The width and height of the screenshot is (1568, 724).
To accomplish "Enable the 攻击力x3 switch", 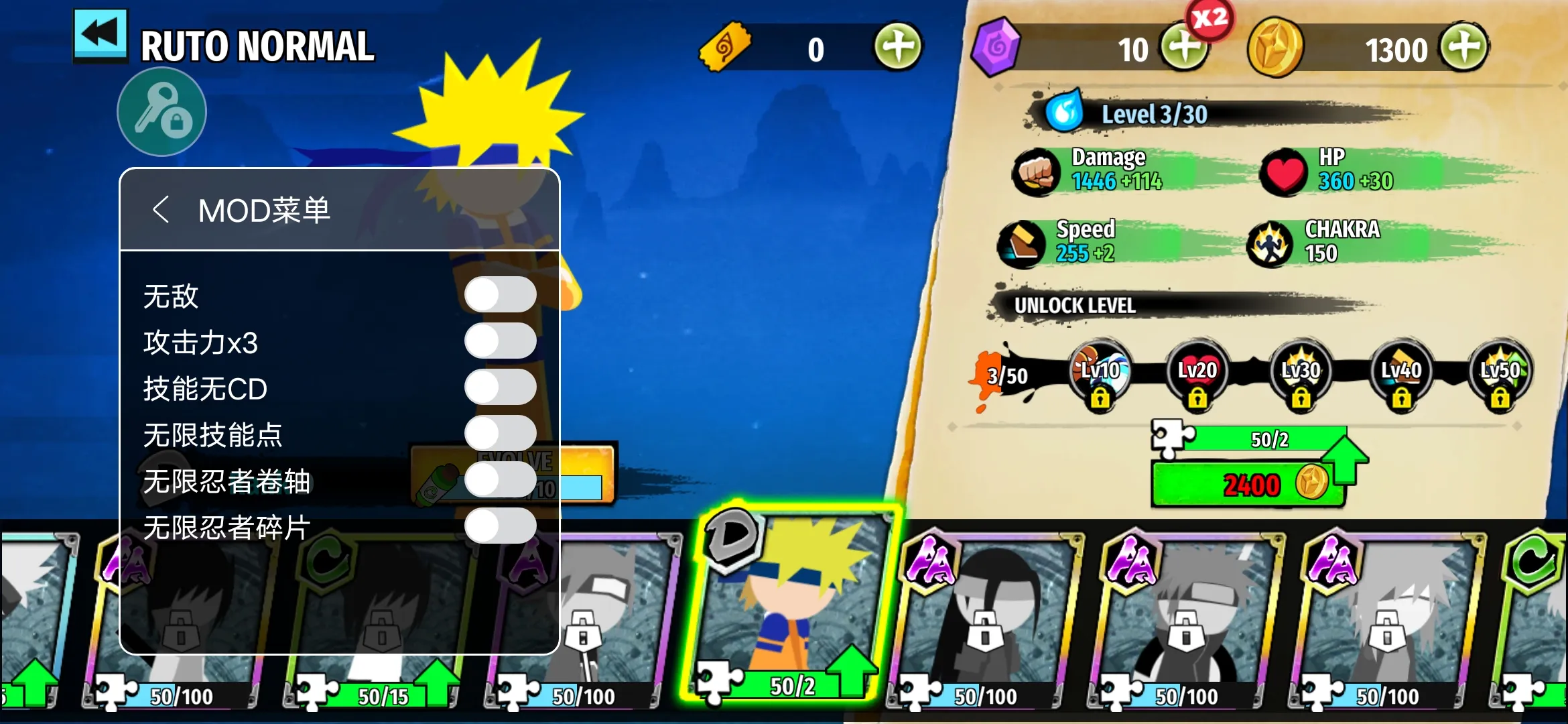I will [500, 341].
